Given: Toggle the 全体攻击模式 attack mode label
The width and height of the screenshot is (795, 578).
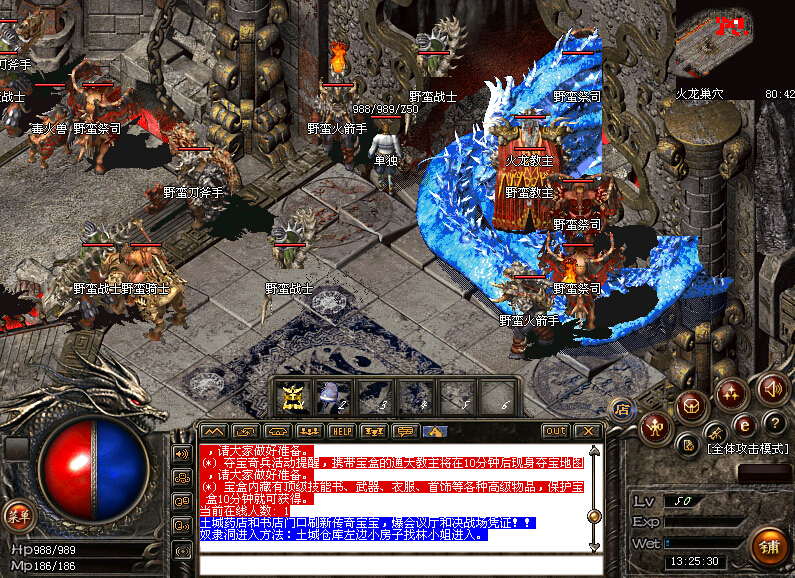Looking at the screenshot, I should 748,449.
